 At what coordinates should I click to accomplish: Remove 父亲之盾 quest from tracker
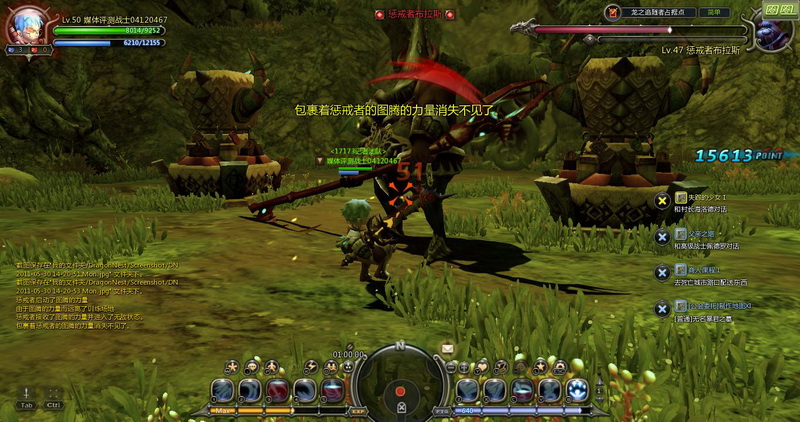click(x=662, y=237)
